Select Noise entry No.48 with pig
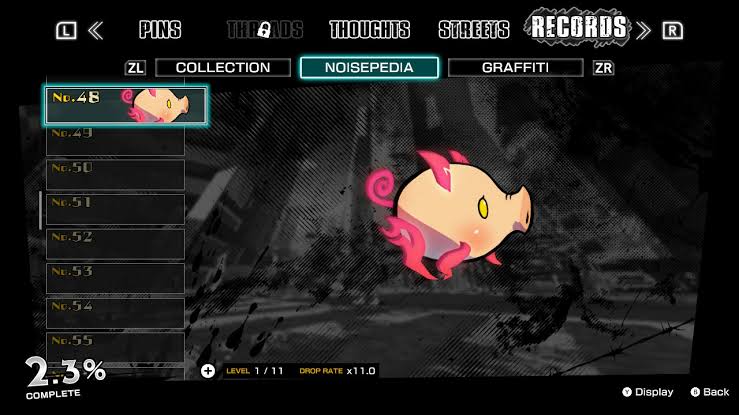Image resolution: width=739 pixels, height=415 pixels. coord(126,105)
